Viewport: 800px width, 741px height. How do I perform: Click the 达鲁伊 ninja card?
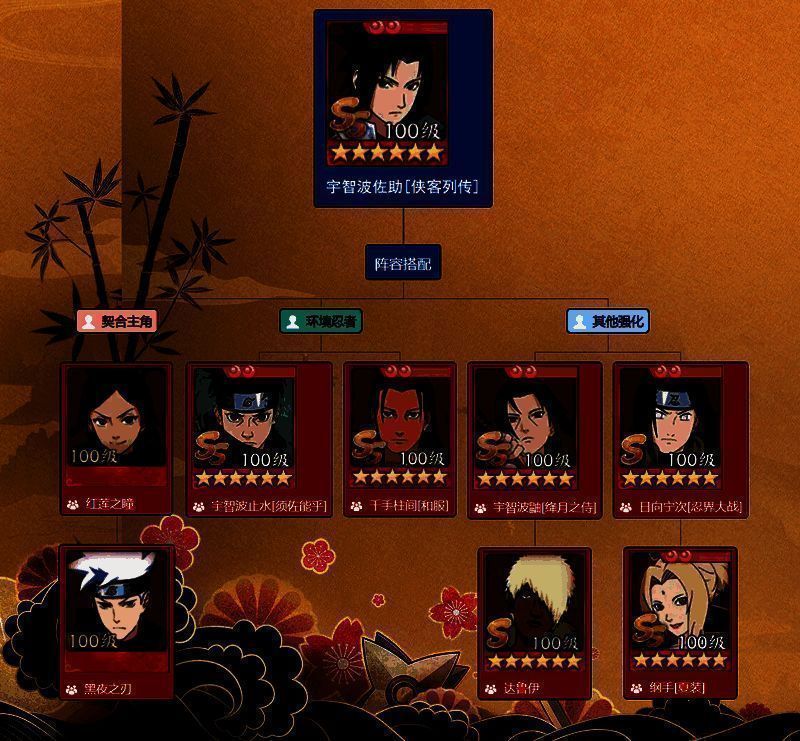pyautogui.click(x=535, y=621)
